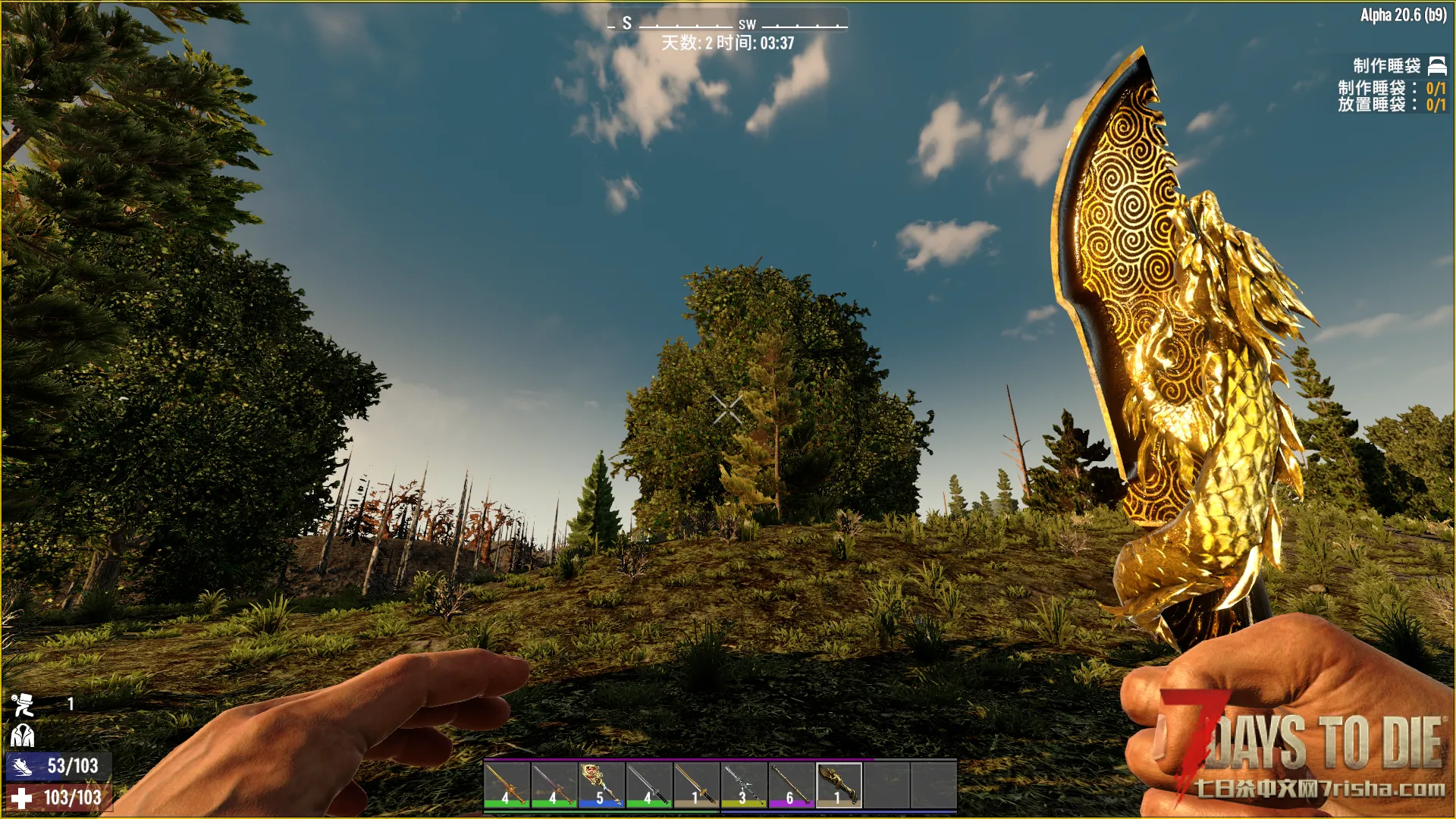Choose the purple-bladed sword hotbar slot
Image resolution: width=1456 pixels, height=819 pixels.
554,784
